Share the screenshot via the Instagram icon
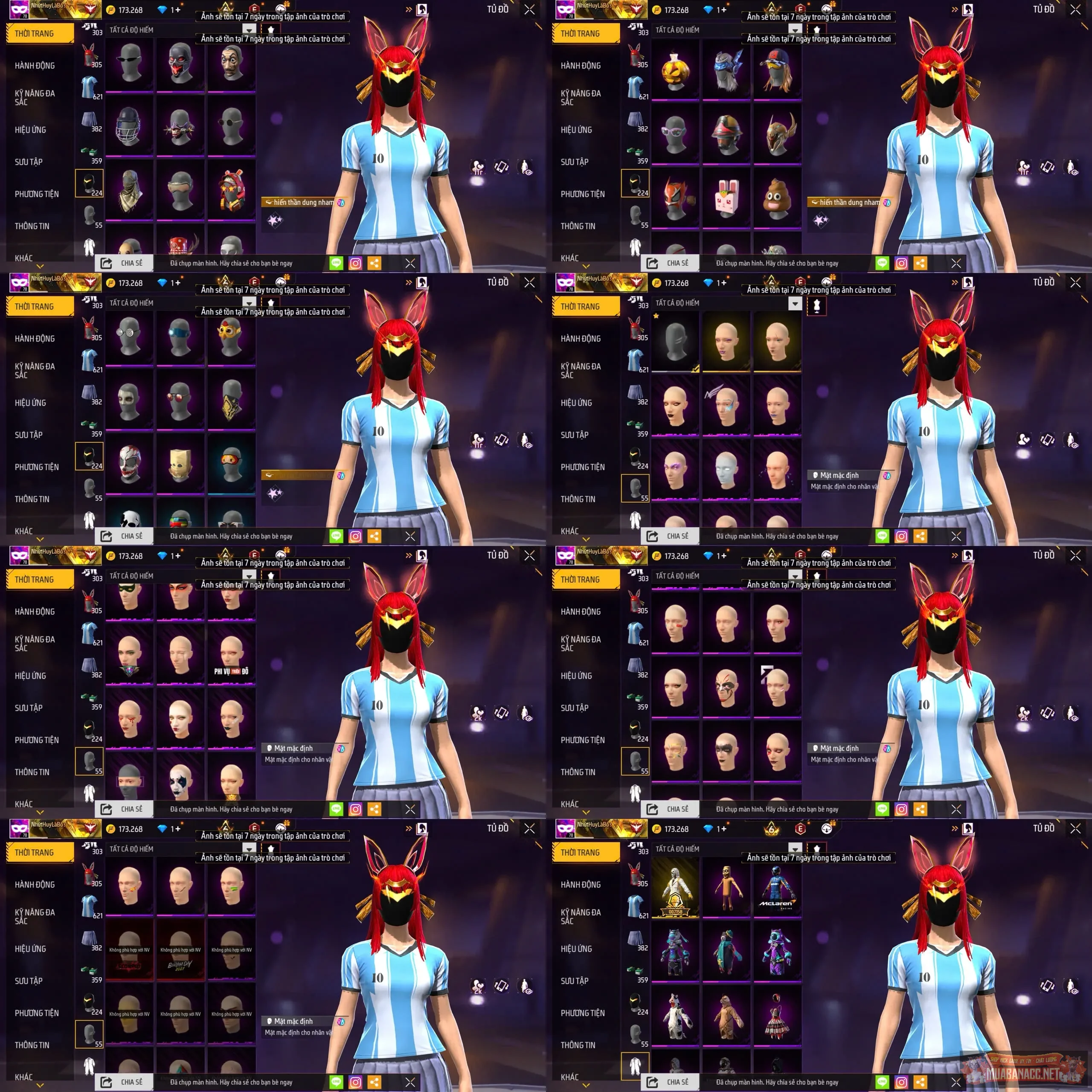Image resolution: width=1092 pixels, height=1092 pixels. 355,262
